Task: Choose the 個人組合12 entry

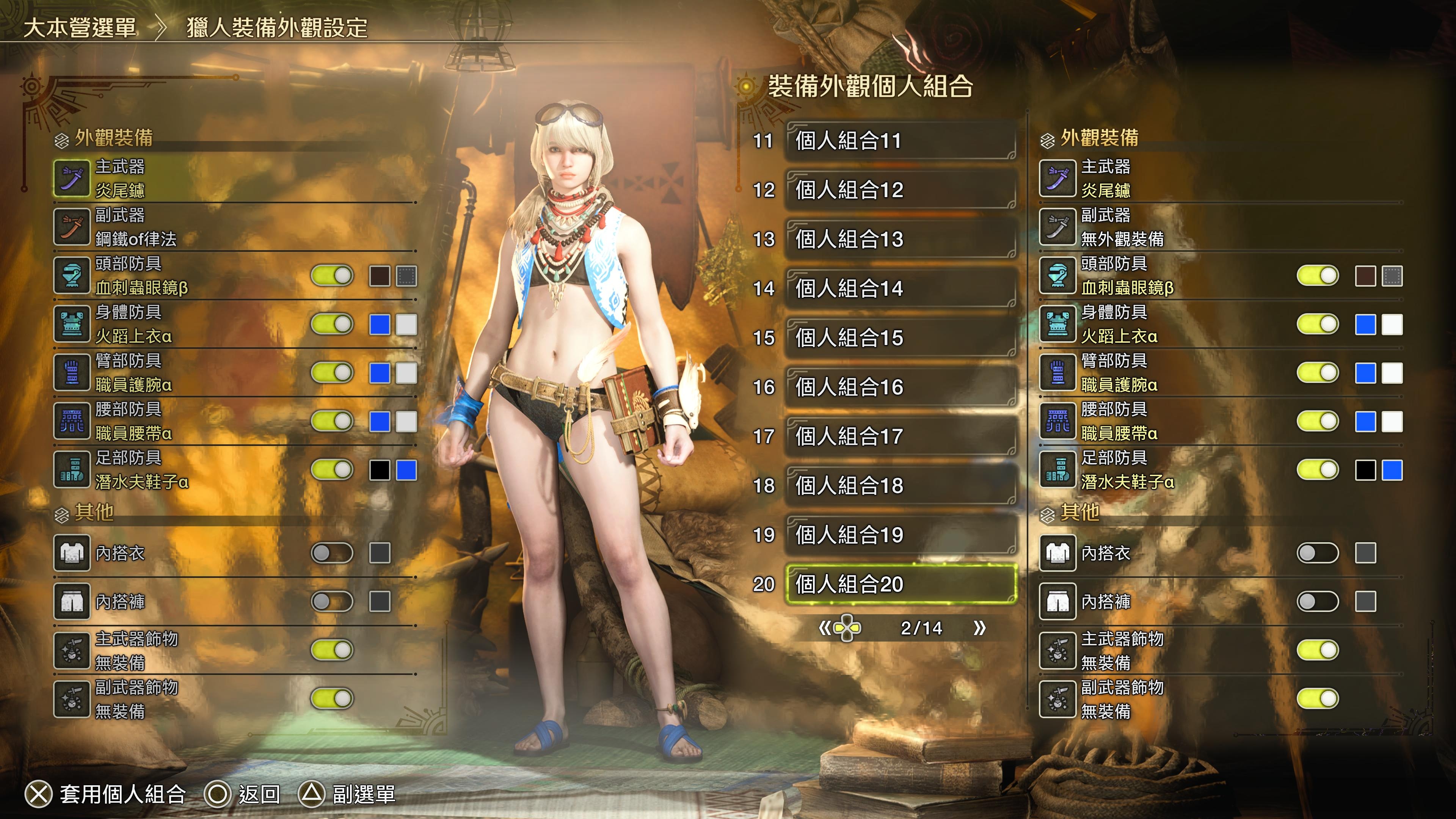Action: click(901, 190)
